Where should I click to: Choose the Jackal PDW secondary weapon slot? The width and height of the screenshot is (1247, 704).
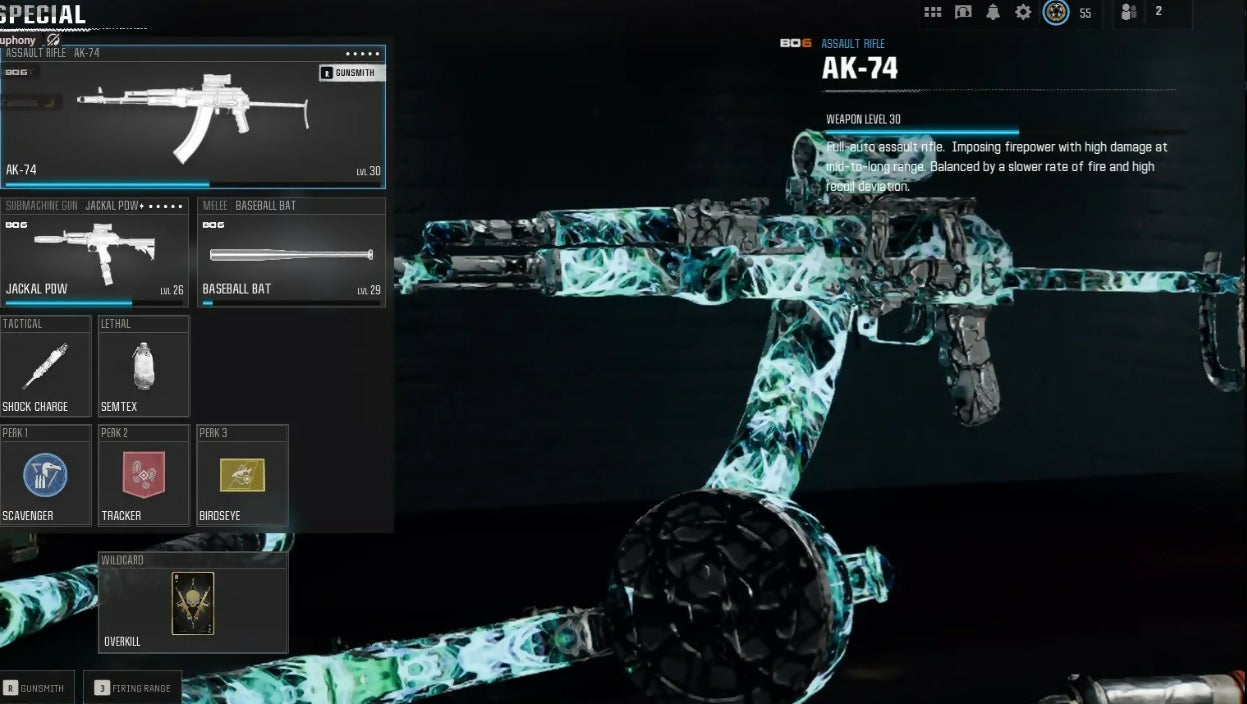95,252
